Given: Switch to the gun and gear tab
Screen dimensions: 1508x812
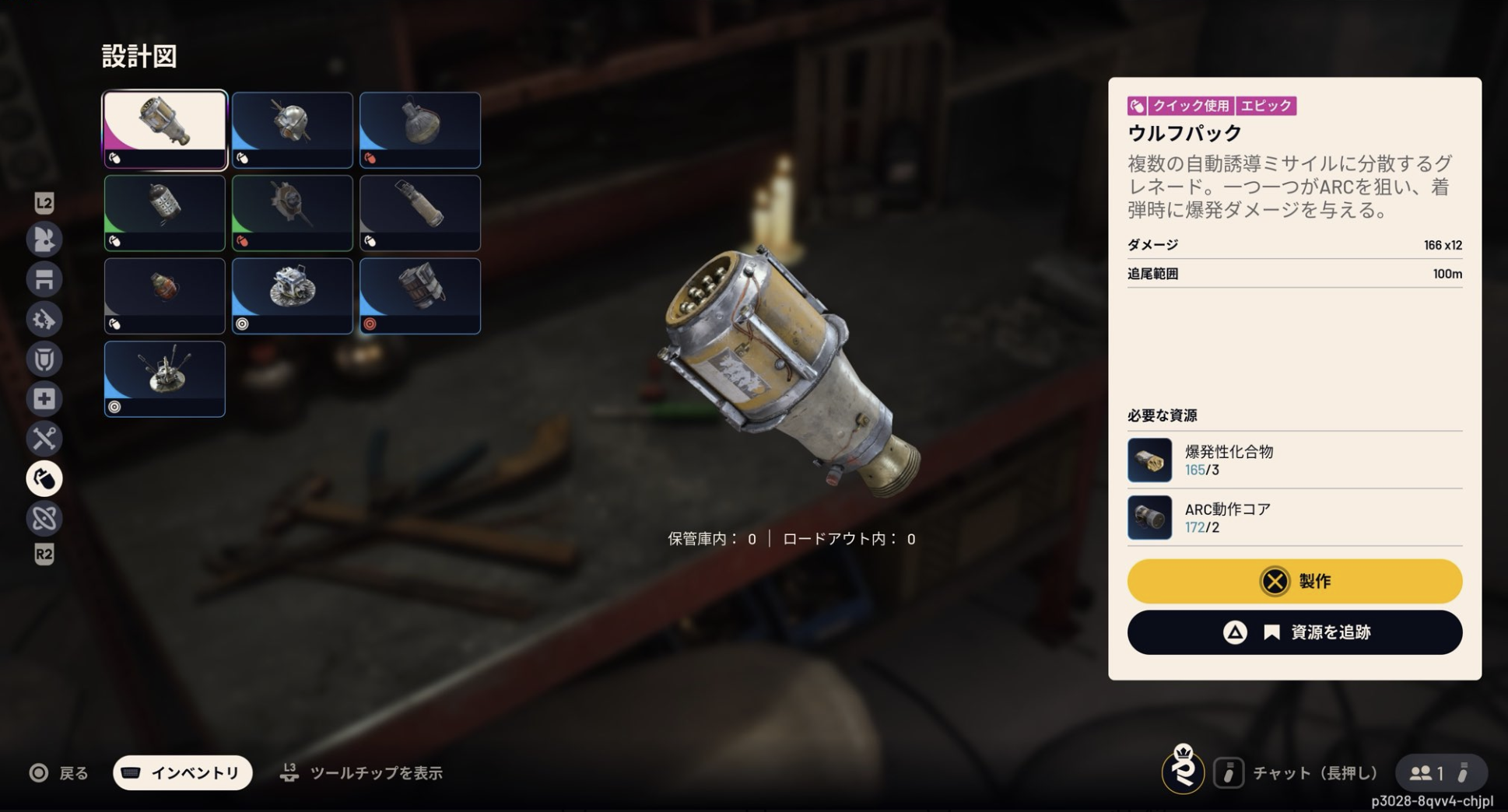Looking at the screenshot, I should [44, 319].
